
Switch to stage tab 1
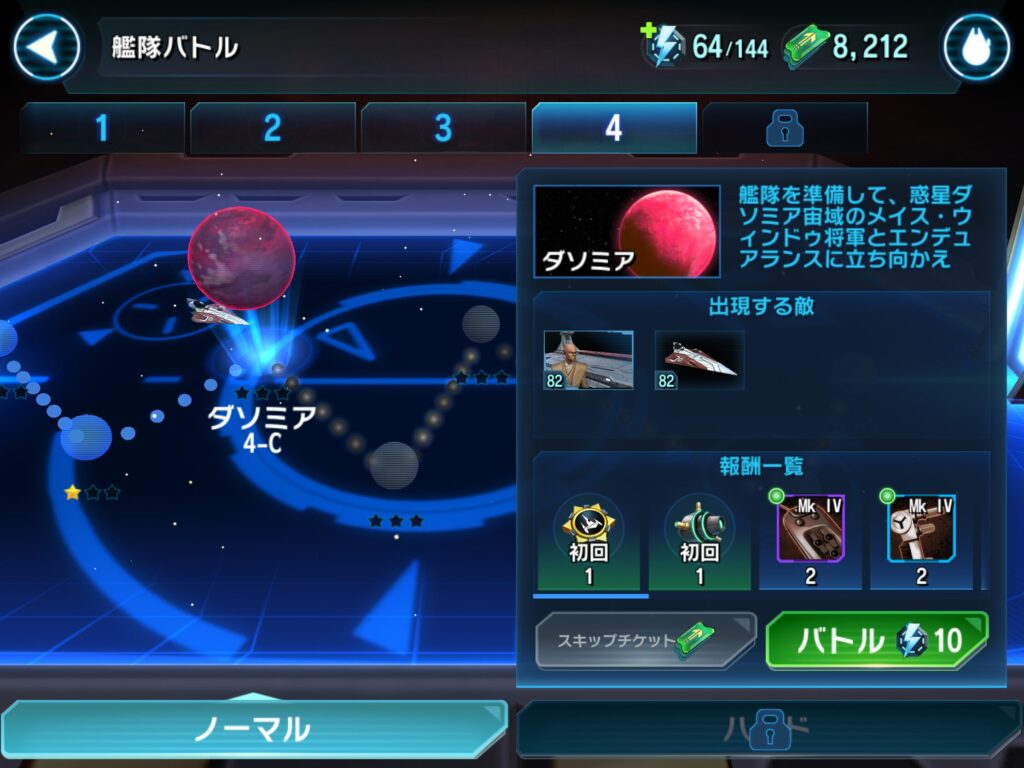(102, 128)
